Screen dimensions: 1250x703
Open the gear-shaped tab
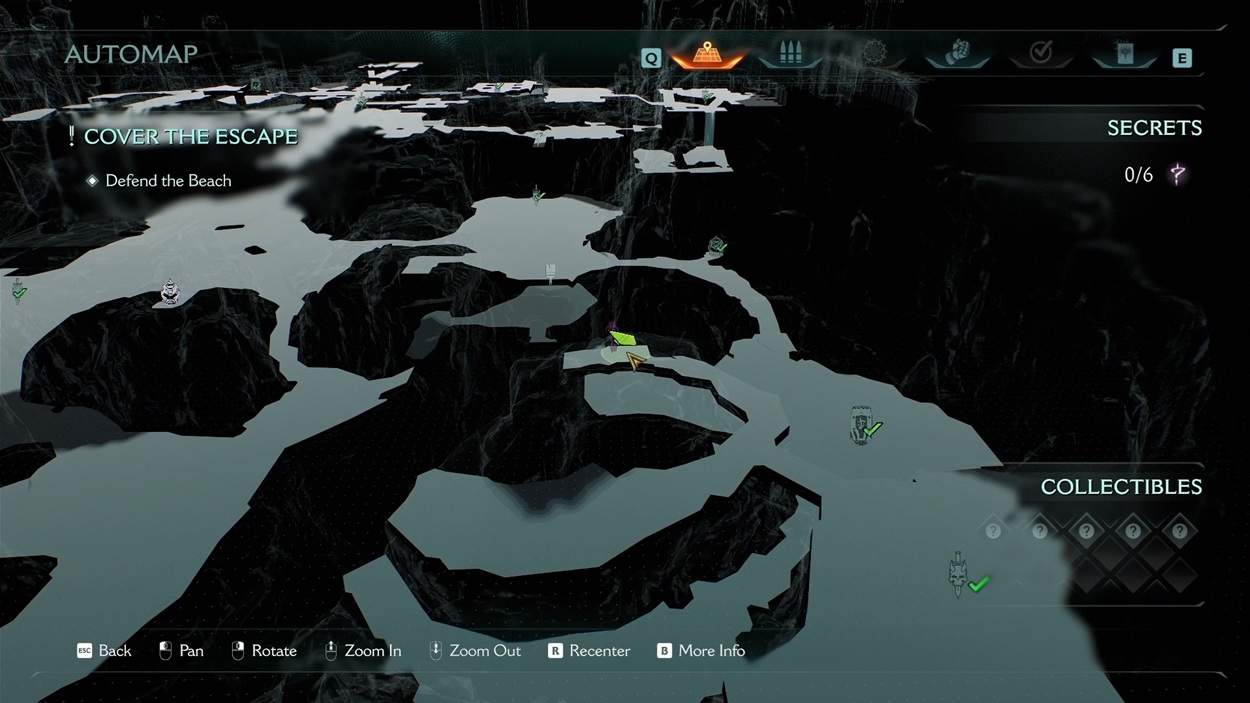875,54
